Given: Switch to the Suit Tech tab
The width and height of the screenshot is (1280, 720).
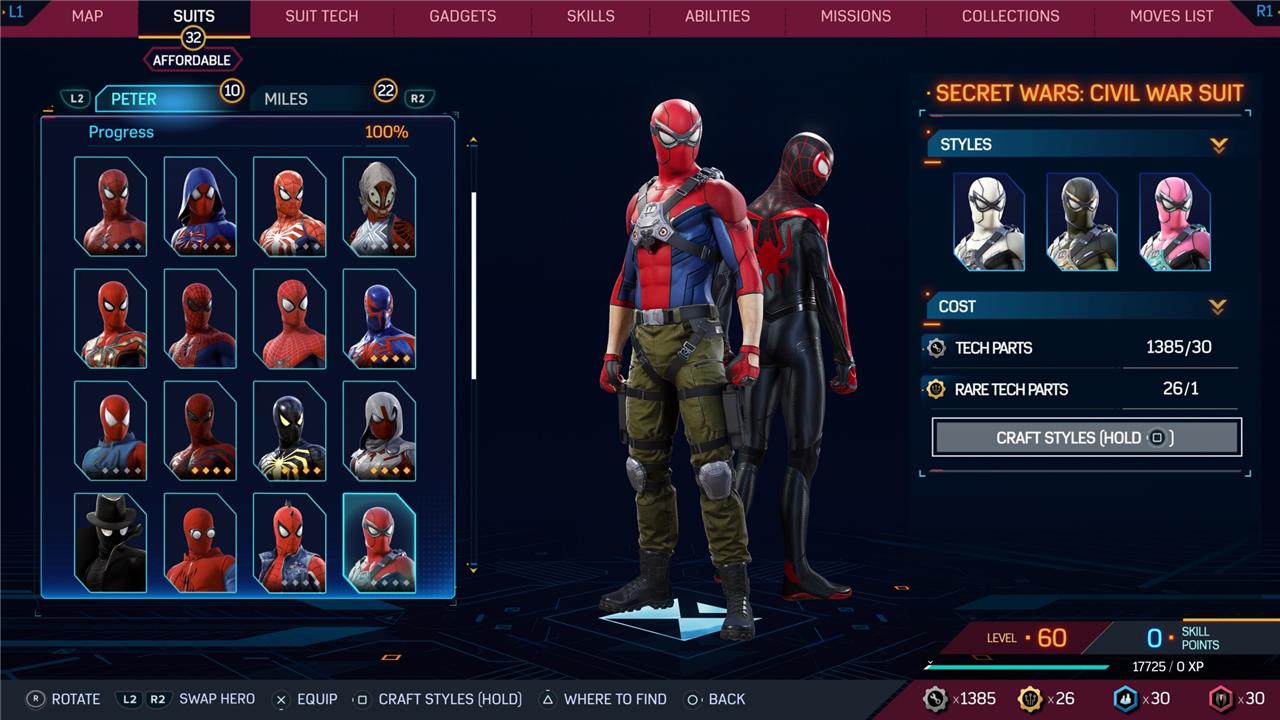Looking at the screenshot, I should coord(321,16).
